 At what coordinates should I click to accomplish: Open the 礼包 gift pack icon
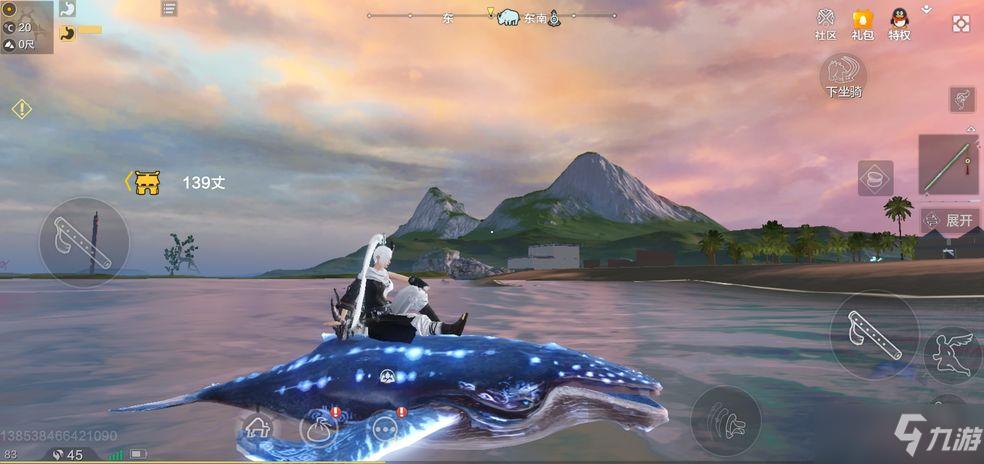point(862,23)
